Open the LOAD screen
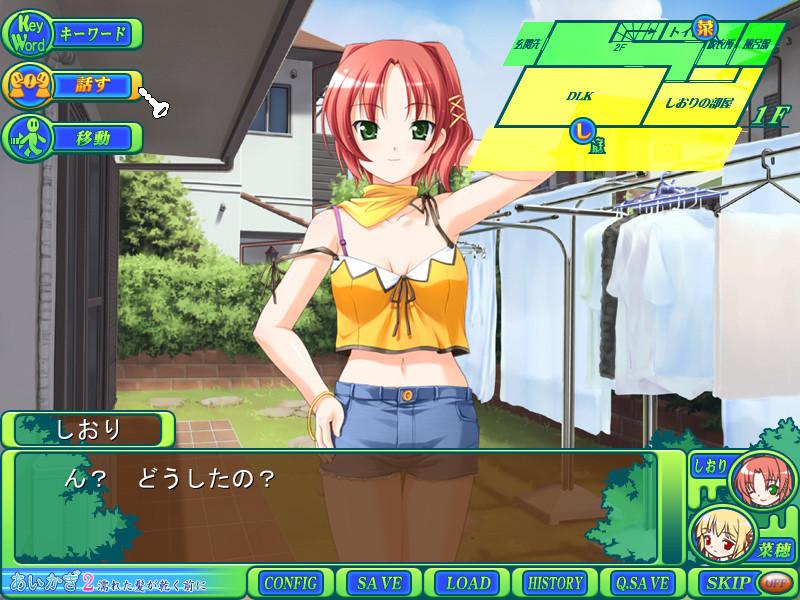Viewport: 800px width, 600px height. click(x=467, y=583)
